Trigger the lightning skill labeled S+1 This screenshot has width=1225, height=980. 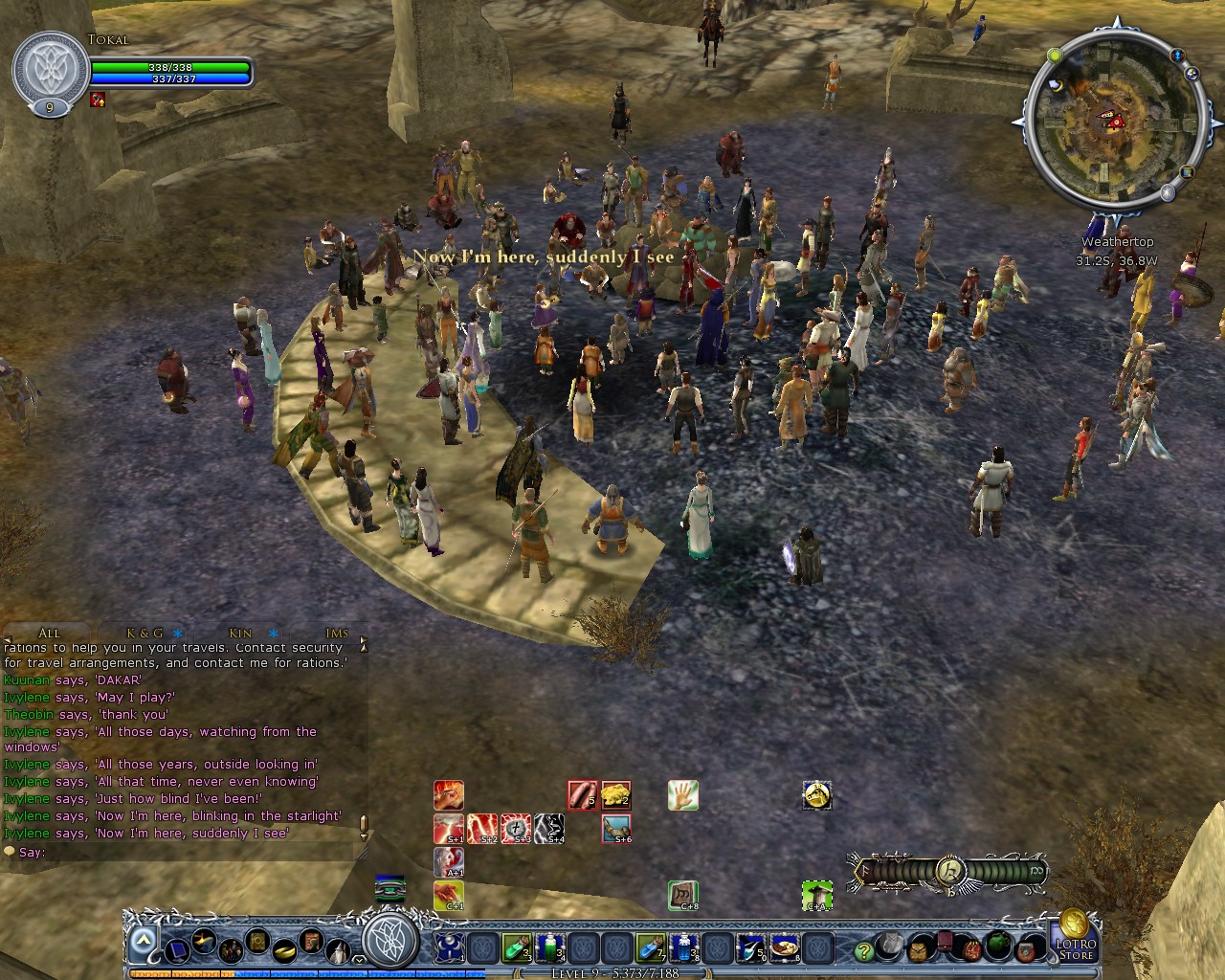[448, 828]
